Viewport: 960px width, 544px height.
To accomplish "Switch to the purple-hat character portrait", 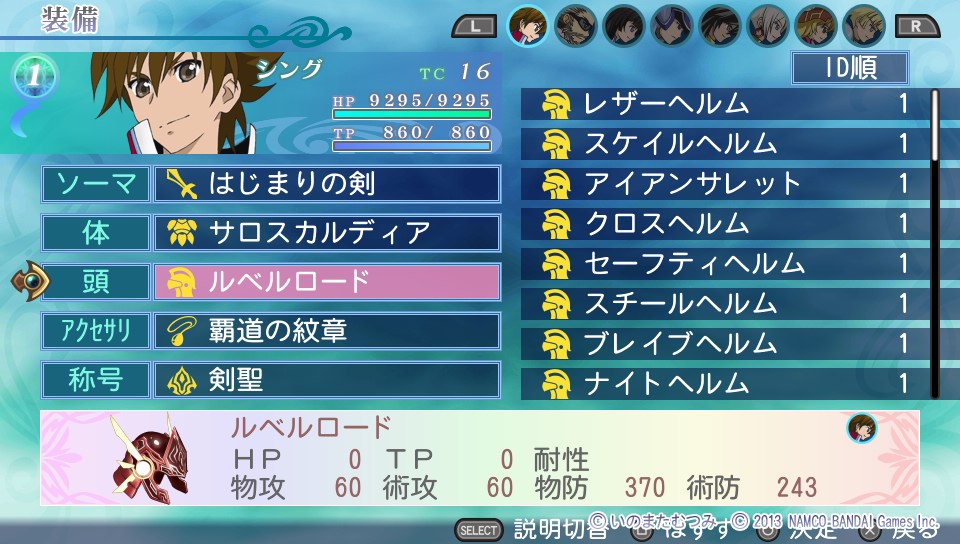I will tap(672, 25).
